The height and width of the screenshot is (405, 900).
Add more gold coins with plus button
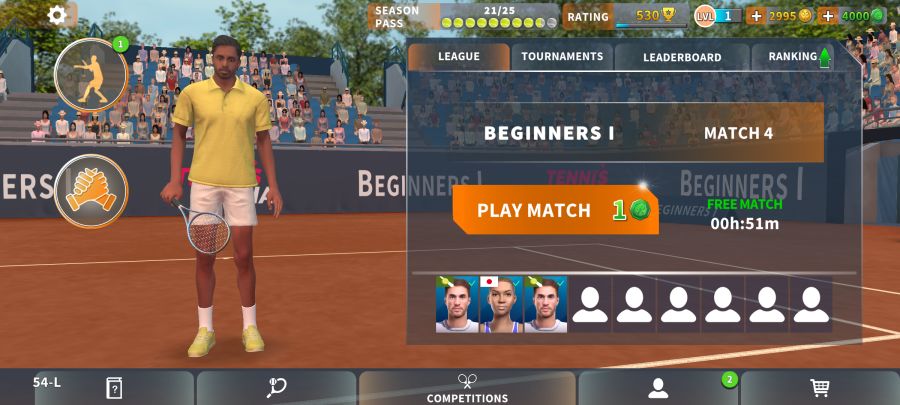coord(756,16)
